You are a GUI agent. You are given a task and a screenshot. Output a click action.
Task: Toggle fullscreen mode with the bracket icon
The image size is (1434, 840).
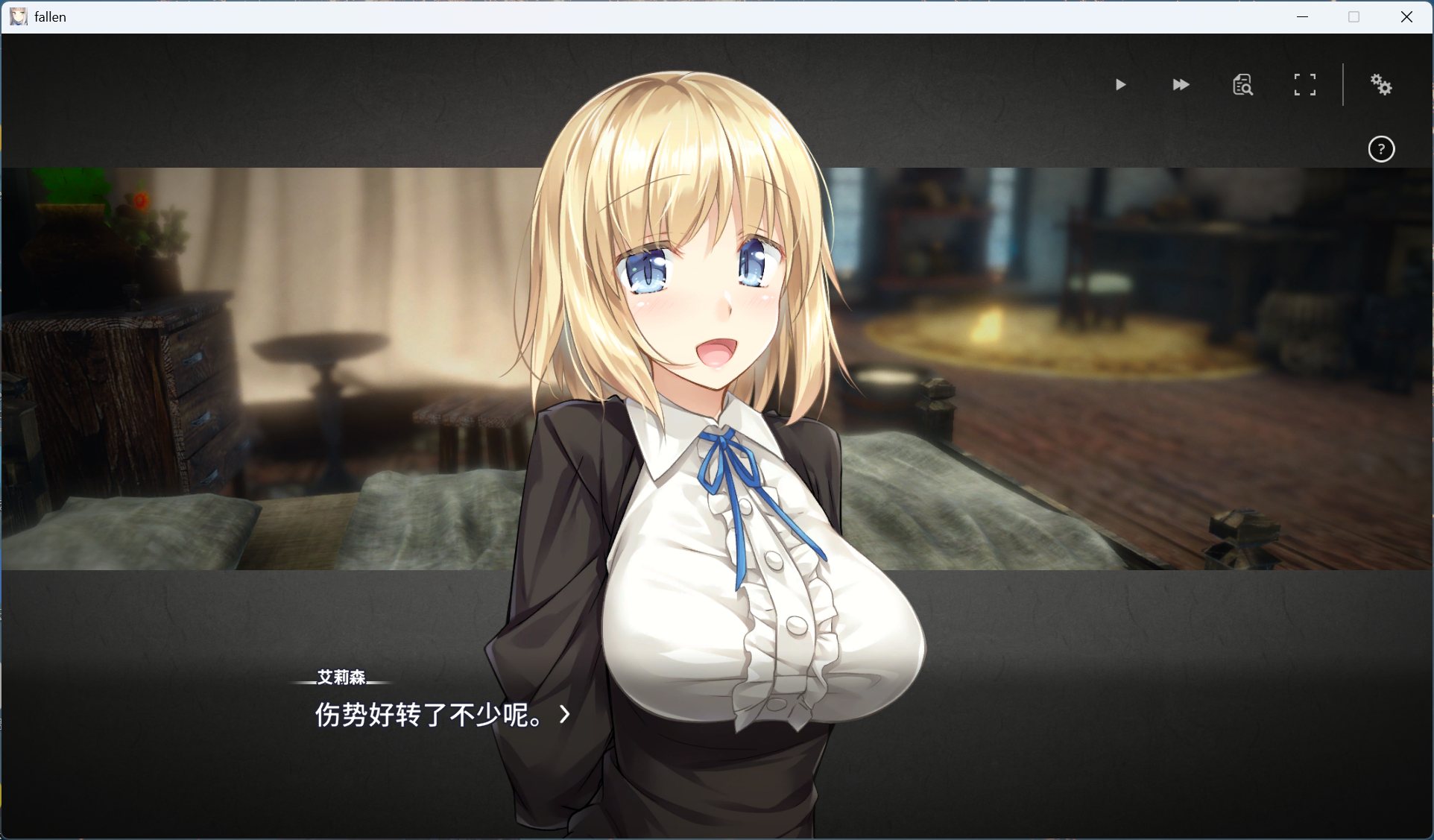pyautogui.click(x=1304, y=85)
